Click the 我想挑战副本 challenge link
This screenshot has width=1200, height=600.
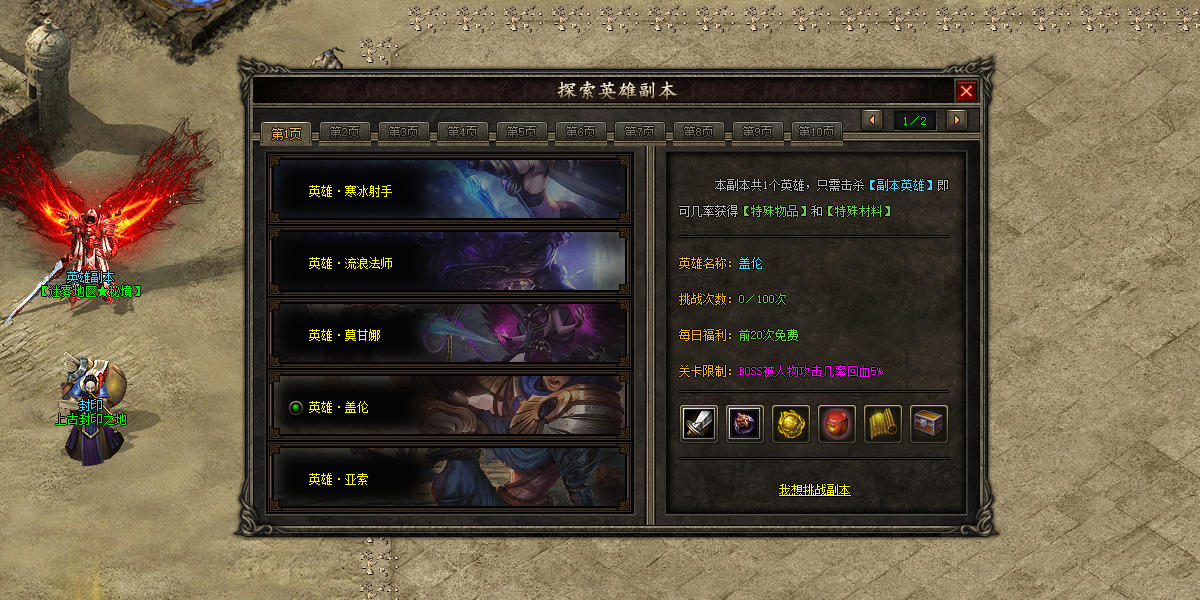click(814, 490)
